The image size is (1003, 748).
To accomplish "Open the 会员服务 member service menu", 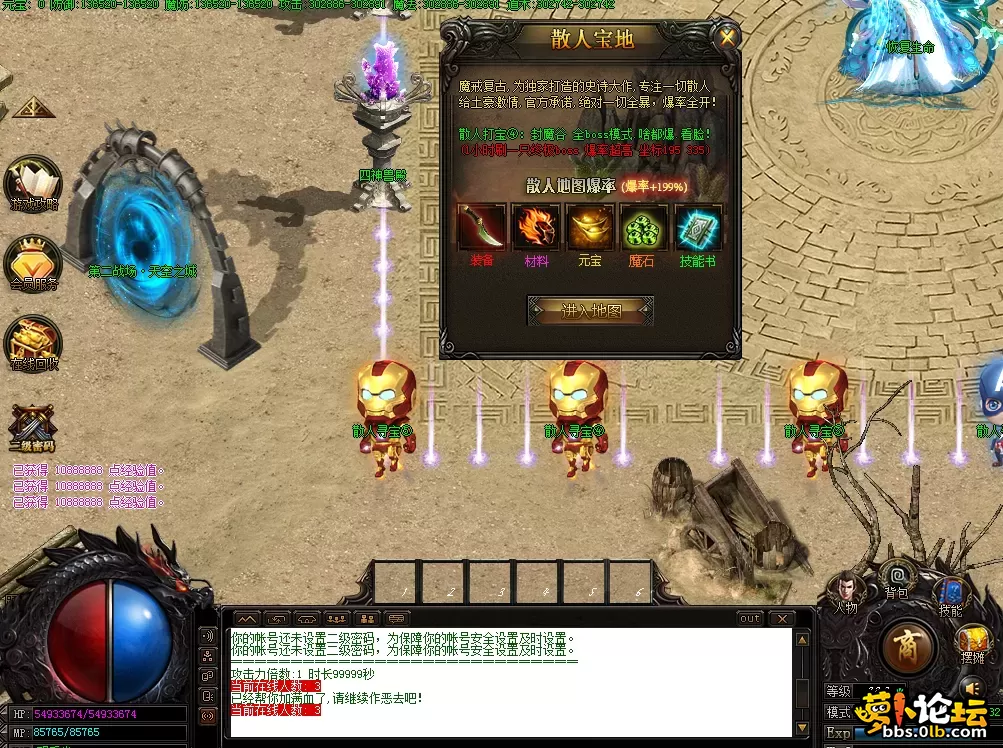I will pyautogui.click(x=33, y=263).
